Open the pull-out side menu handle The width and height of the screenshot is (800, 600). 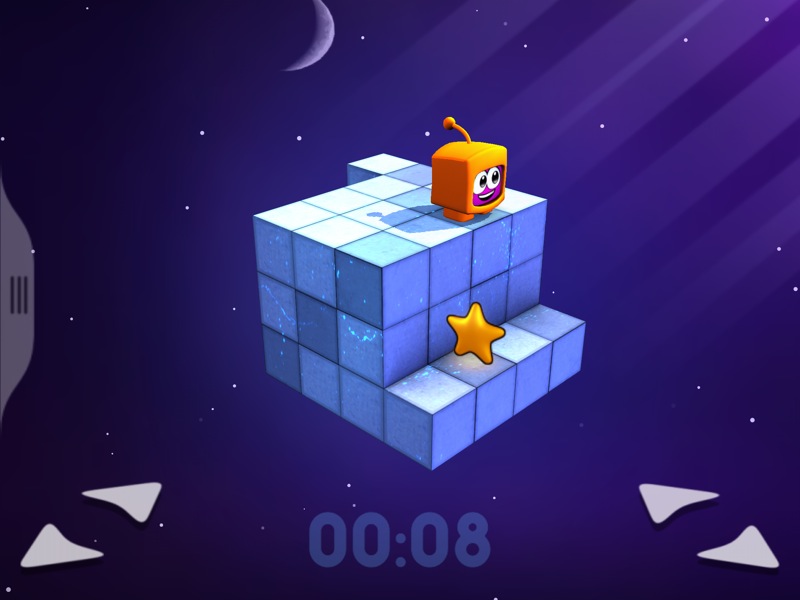point(17,294)
